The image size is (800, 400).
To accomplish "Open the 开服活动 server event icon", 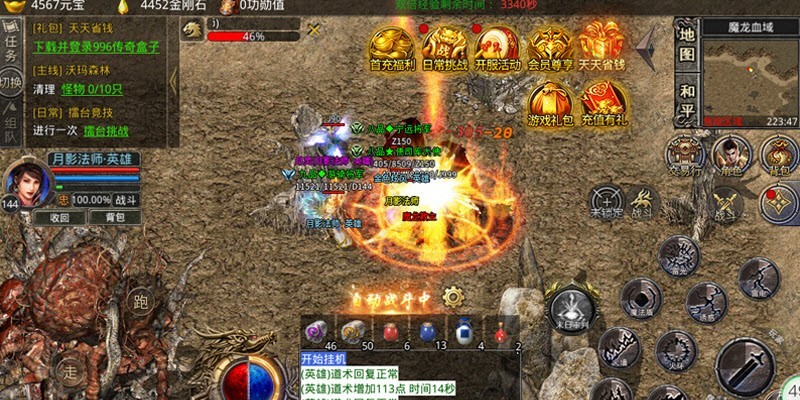I will click(x=497, y=48).
